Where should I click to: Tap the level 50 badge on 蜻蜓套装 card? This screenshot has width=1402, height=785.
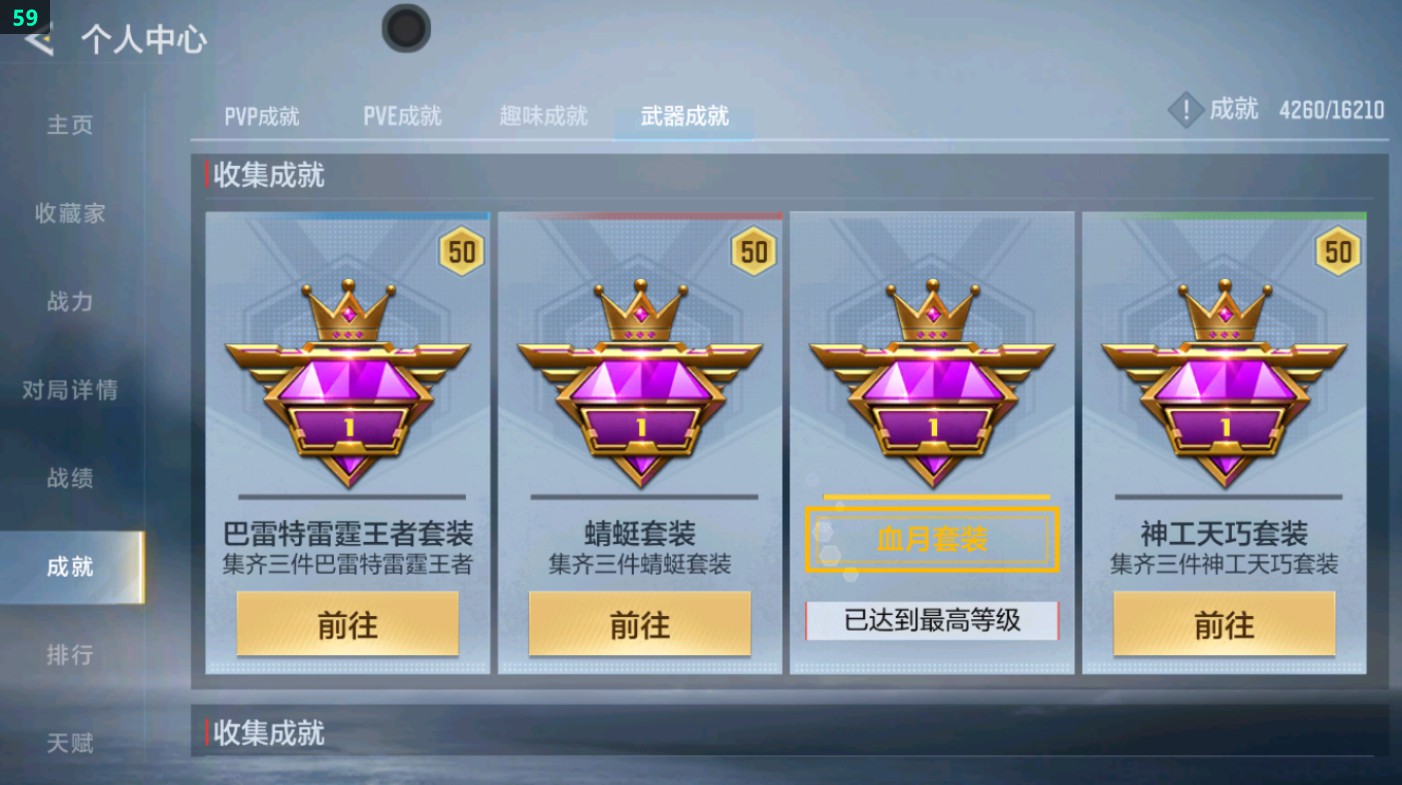(752, 252)
